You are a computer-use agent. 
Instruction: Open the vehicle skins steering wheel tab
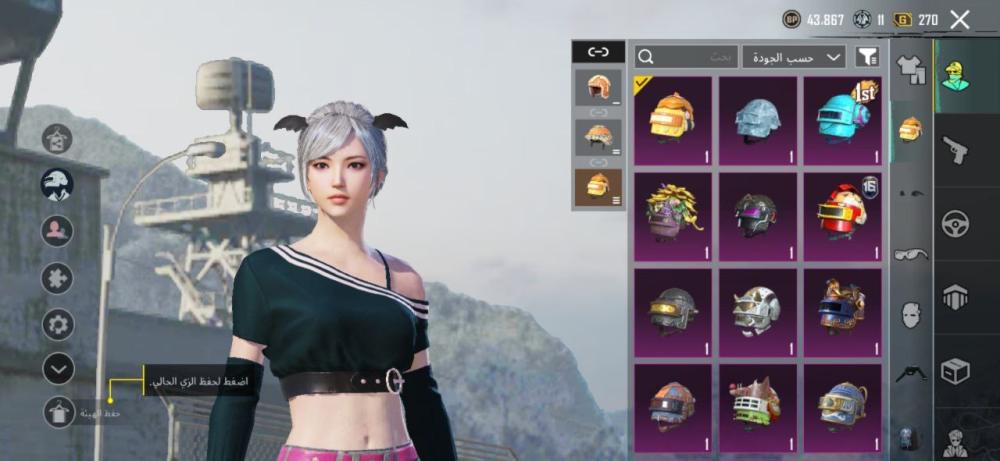[956, 223]
